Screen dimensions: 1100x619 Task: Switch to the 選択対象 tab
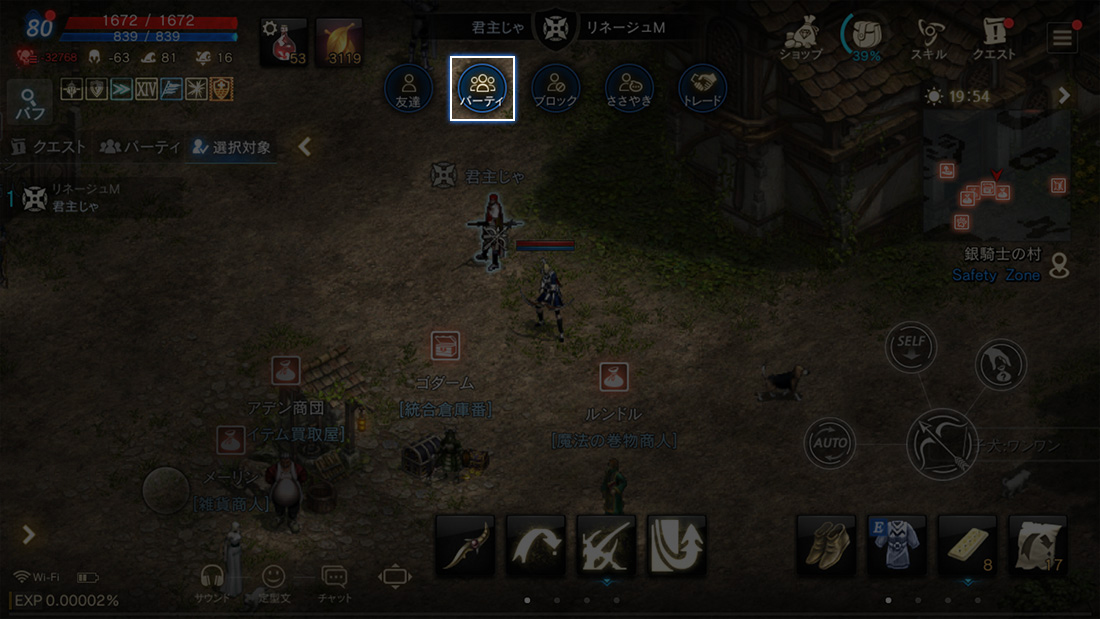point(231,148)
